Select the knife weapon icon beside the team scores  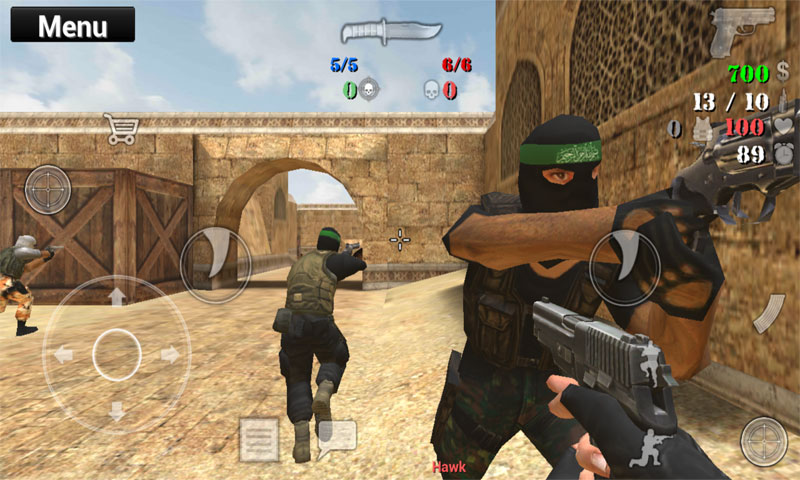coord(377,31)
